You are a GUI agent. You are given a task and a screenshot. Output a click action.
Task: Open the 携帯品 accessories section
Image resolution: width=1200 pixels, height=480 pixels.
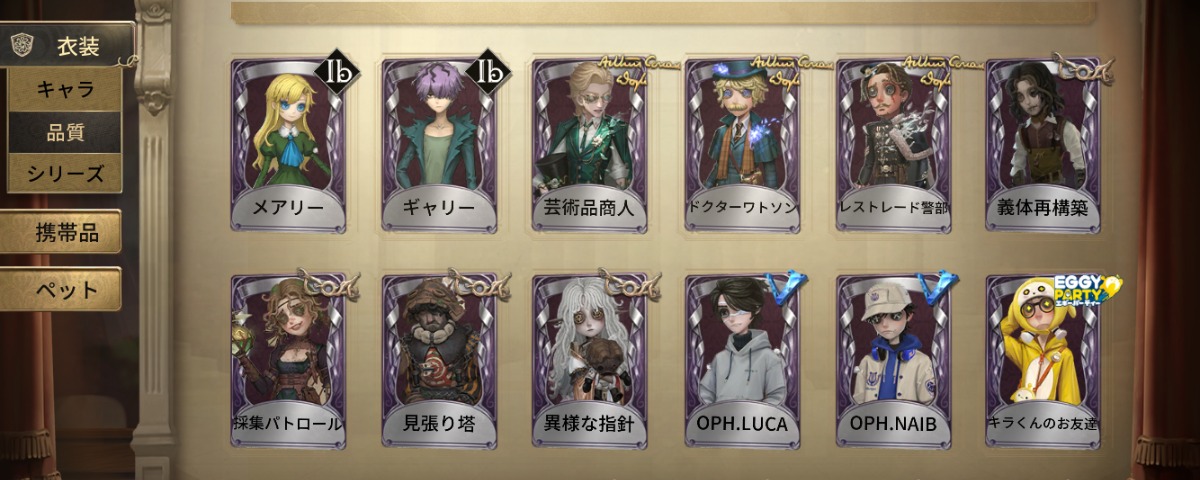[61, 232]
